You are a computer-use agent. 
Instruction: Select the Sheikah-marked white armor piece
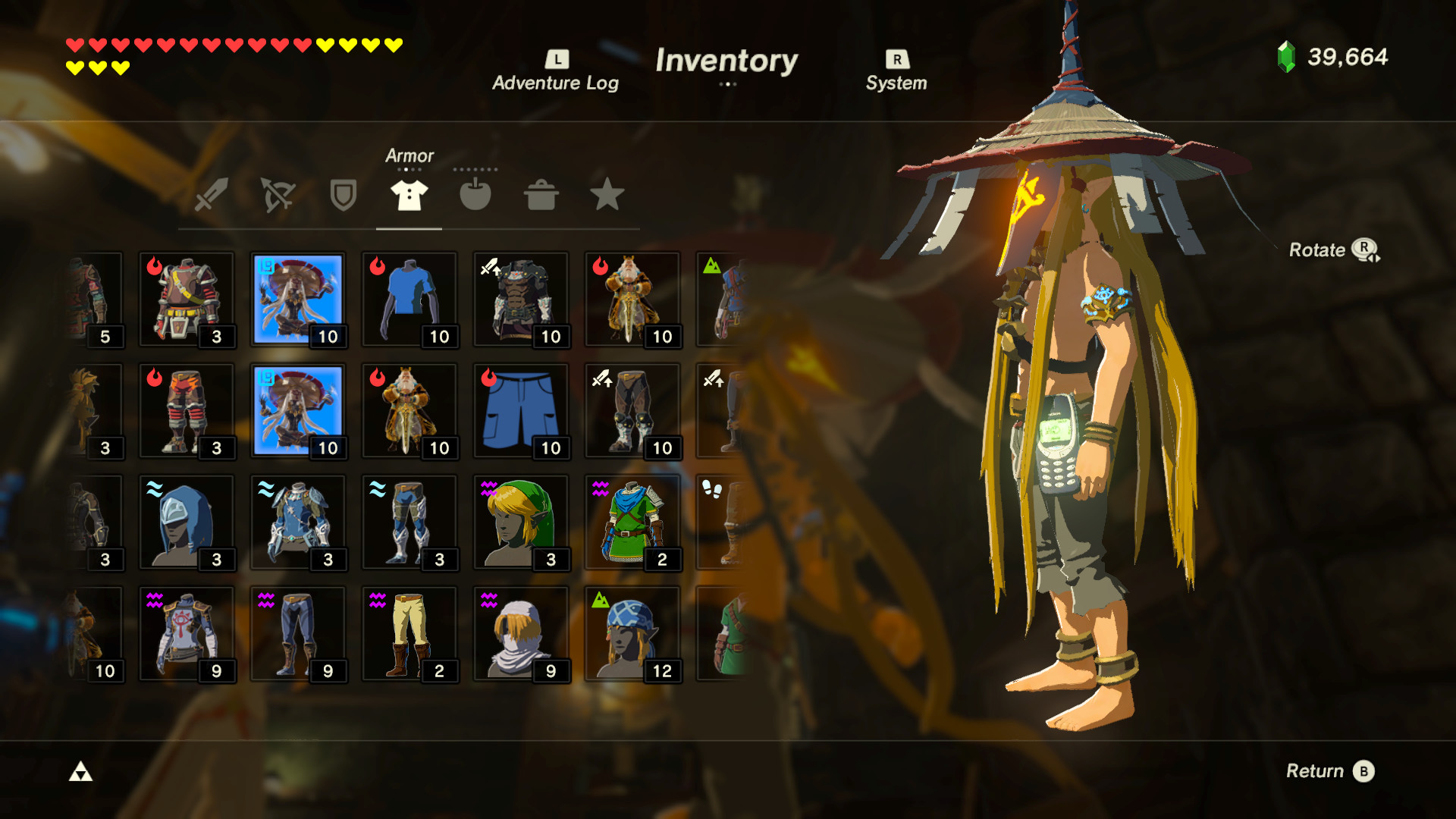[x=187, y=633]
